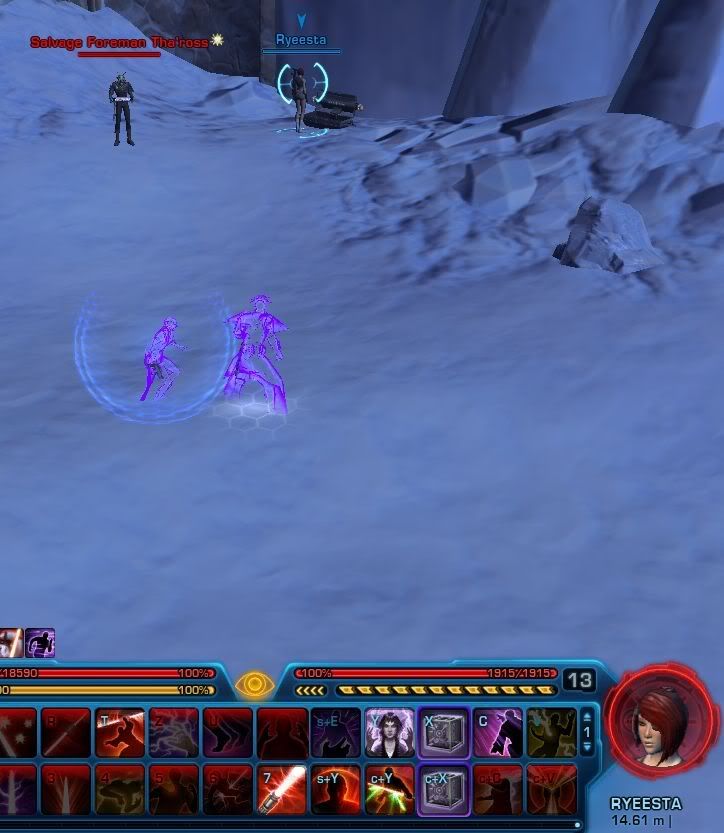Select the purple figure buff icon

click(x=40, y=642)
